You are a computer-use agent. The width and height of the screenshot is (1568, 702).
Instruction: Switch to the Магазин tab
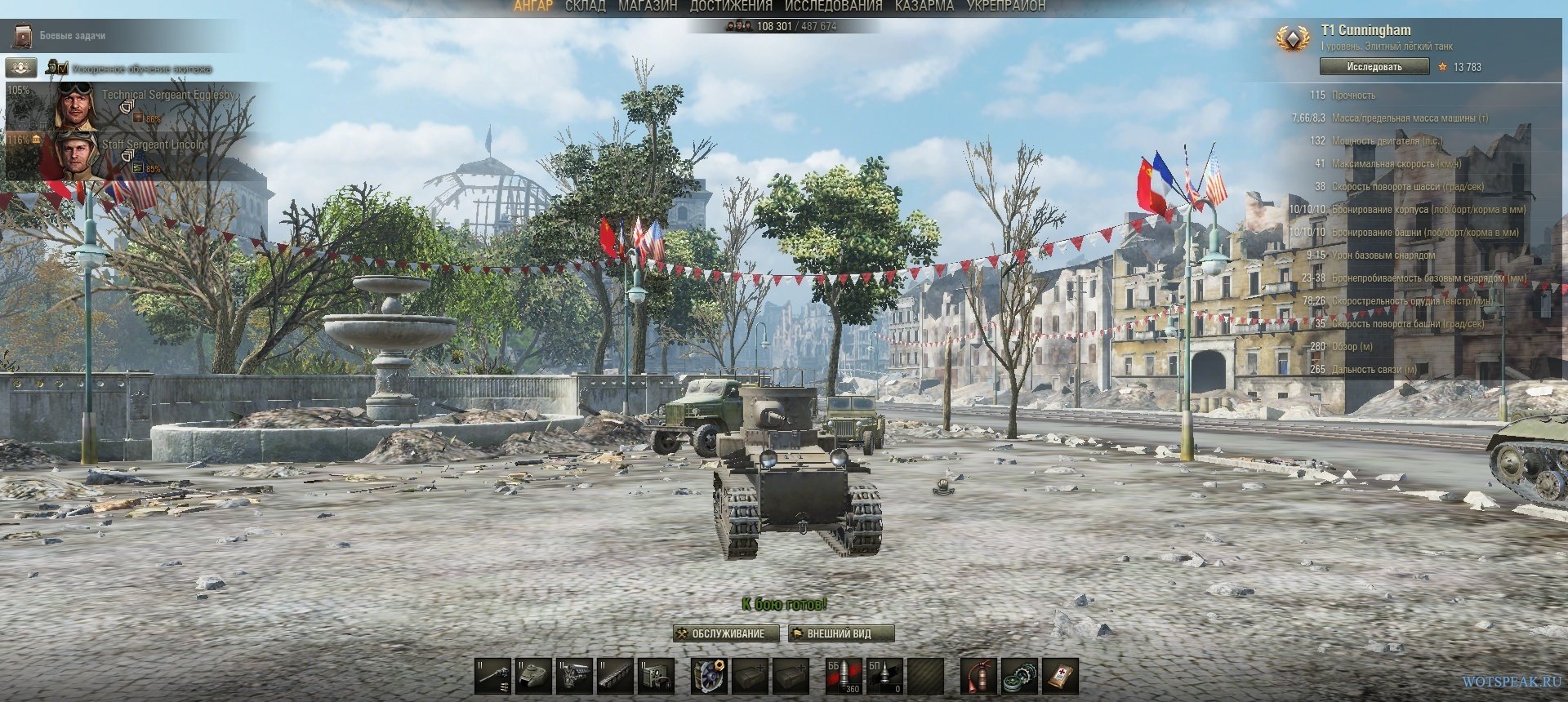[648, 7]
